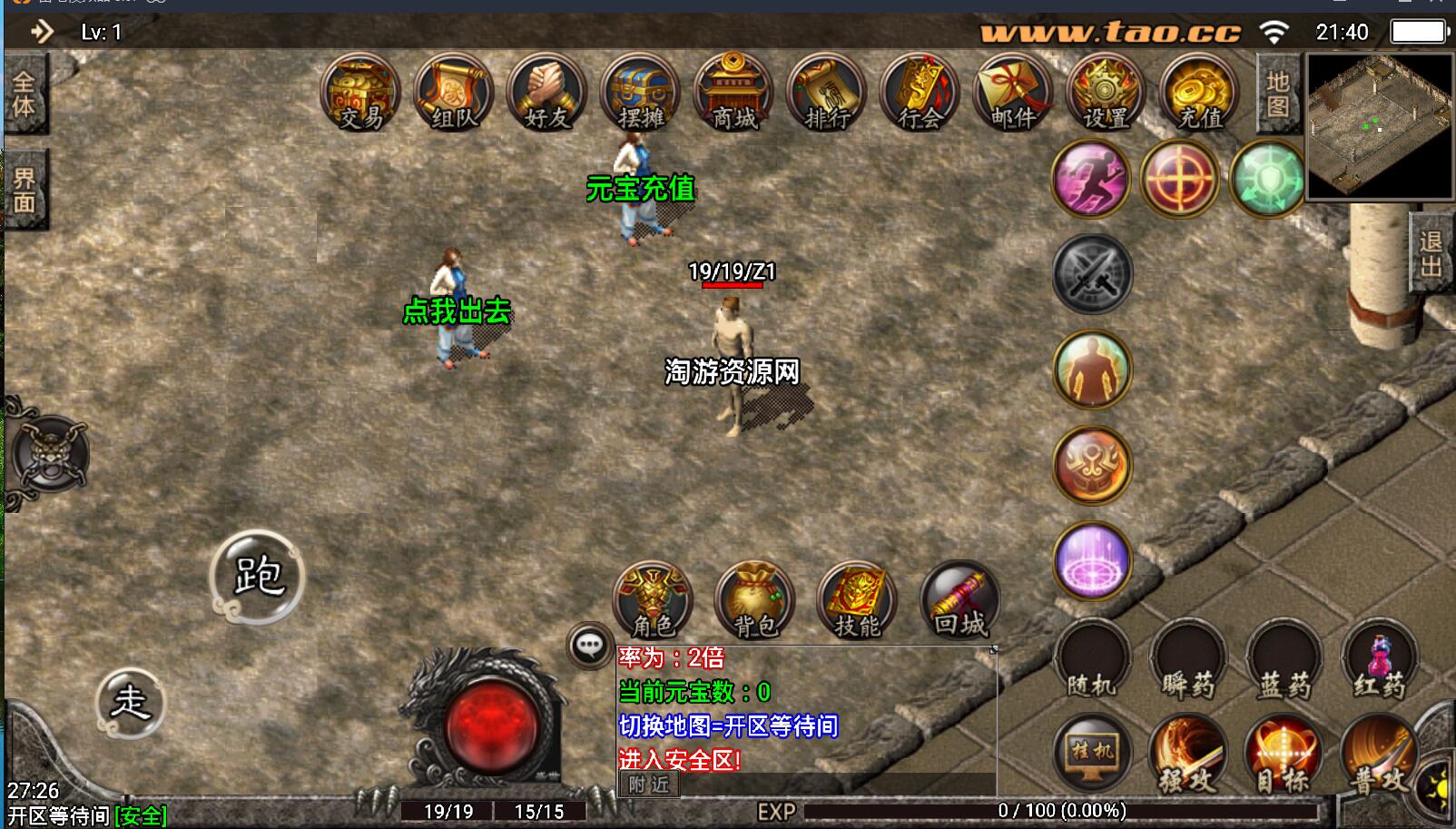The height and width of the screenshot is (829, 1456).
Task: Open the 背包 inventory bag
Action: [x=754, y=599]
